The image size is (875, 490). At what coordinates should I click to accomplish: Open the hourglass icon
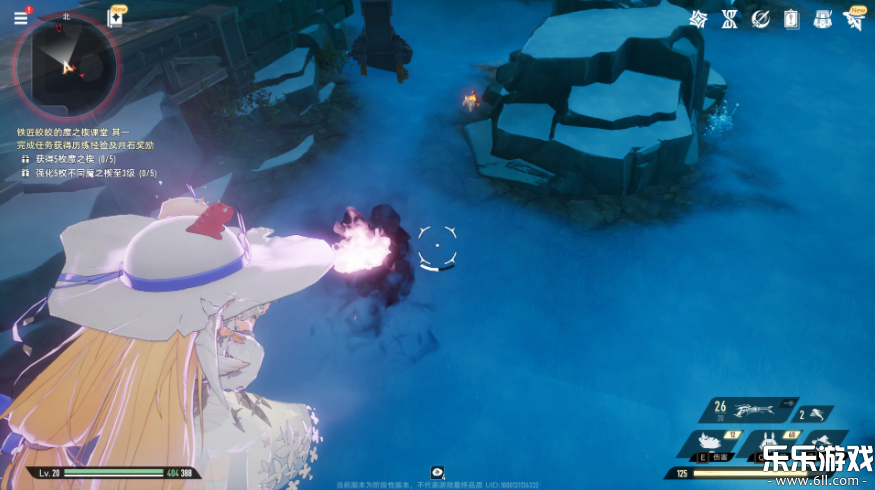point(729,18)
